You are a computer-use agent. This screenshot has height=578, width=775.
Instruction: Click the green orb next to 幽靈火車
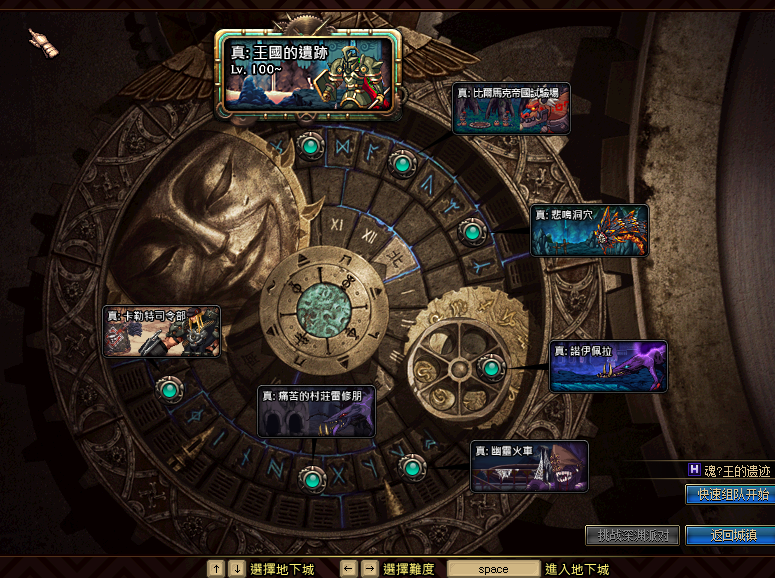[412, 467]
